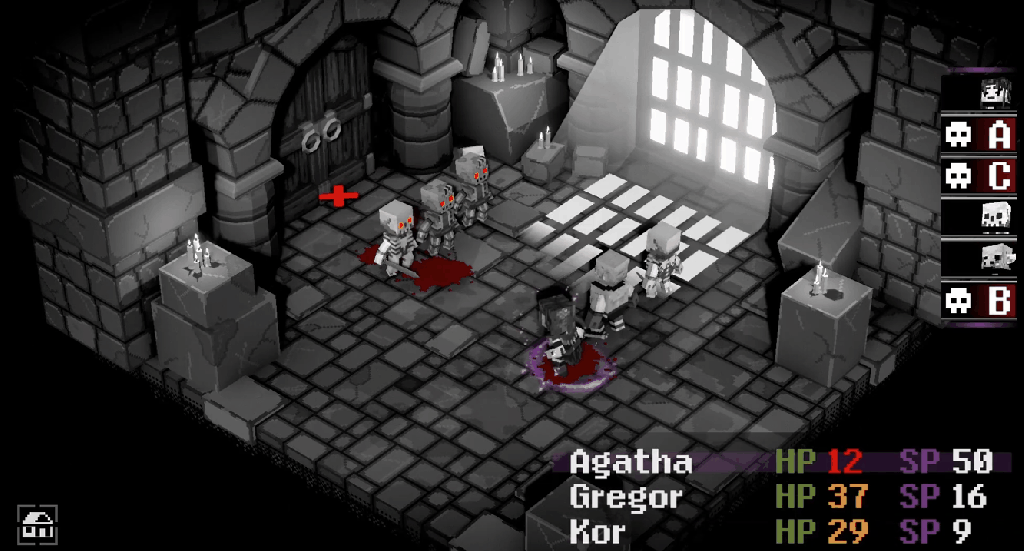The width and height of the screenshot is (1024, 551).
Task: Select enemy C in the turn order
Action: (x=978, y=176)
